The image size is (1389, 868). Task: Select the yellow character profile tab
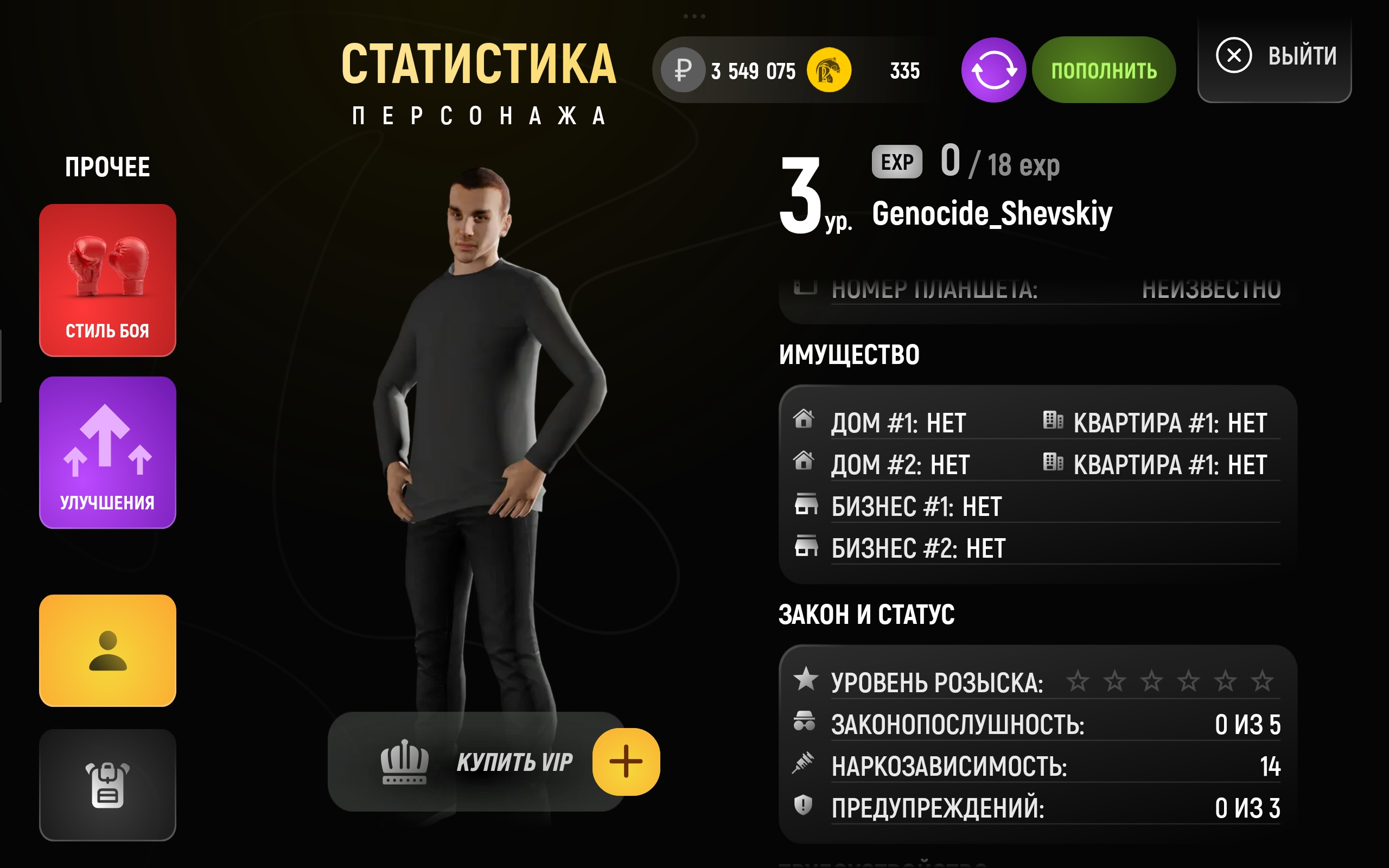point(107,650)
